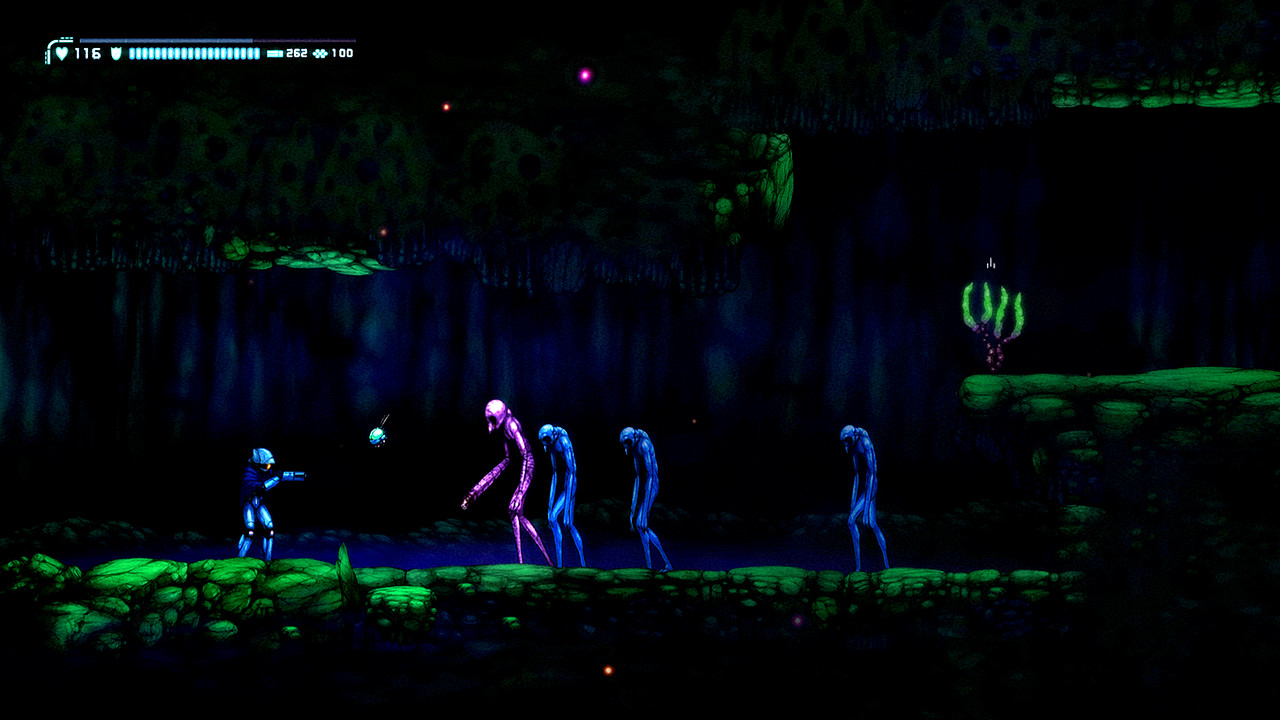This screenshot has width=1280, height=720.
Task: Click the pink glowing orb near the cave ceiling
Action: pyautogui.click(x=583, y=74)
